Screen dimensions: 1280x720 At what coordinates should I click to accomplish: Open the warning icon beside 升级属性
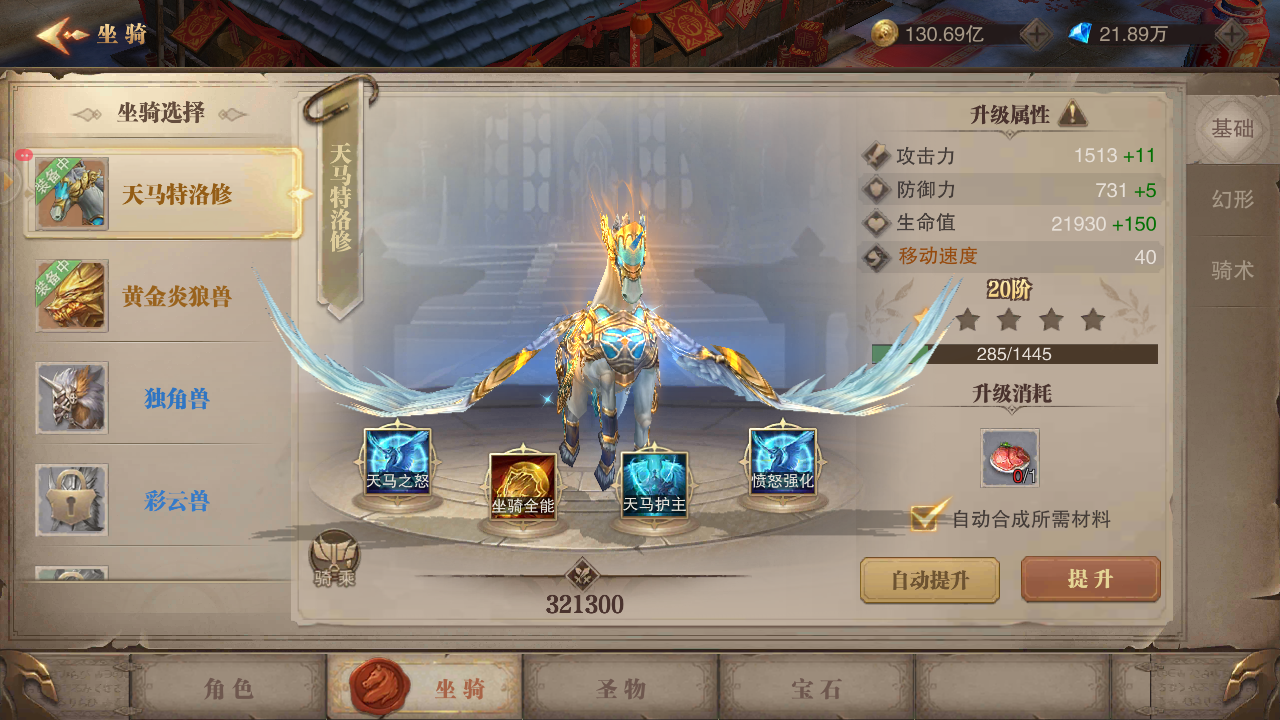[1073, 113]
